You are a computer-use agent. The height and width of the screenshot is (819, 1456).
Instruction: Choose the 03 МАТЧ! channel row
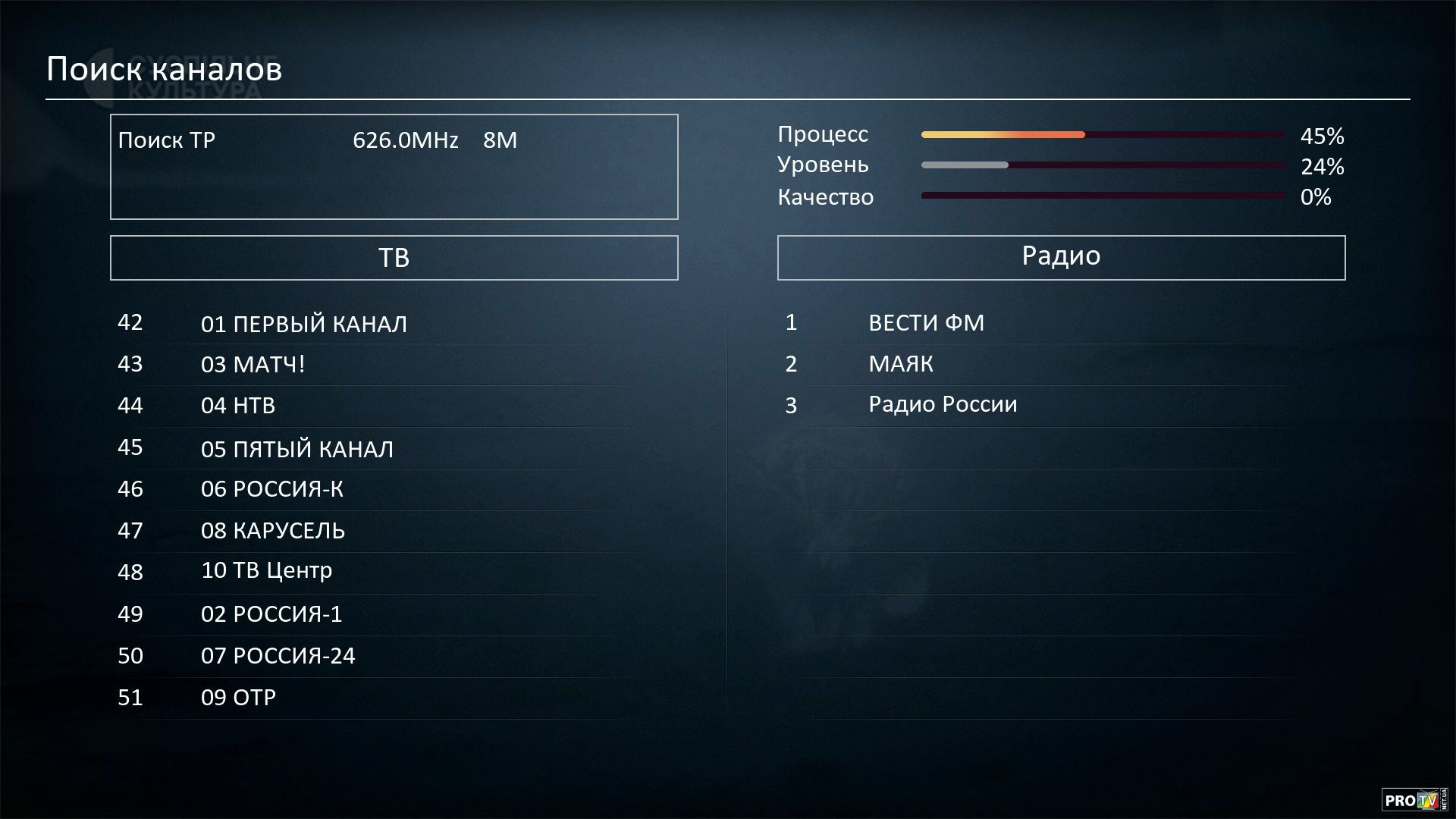[x=253, y=365]
